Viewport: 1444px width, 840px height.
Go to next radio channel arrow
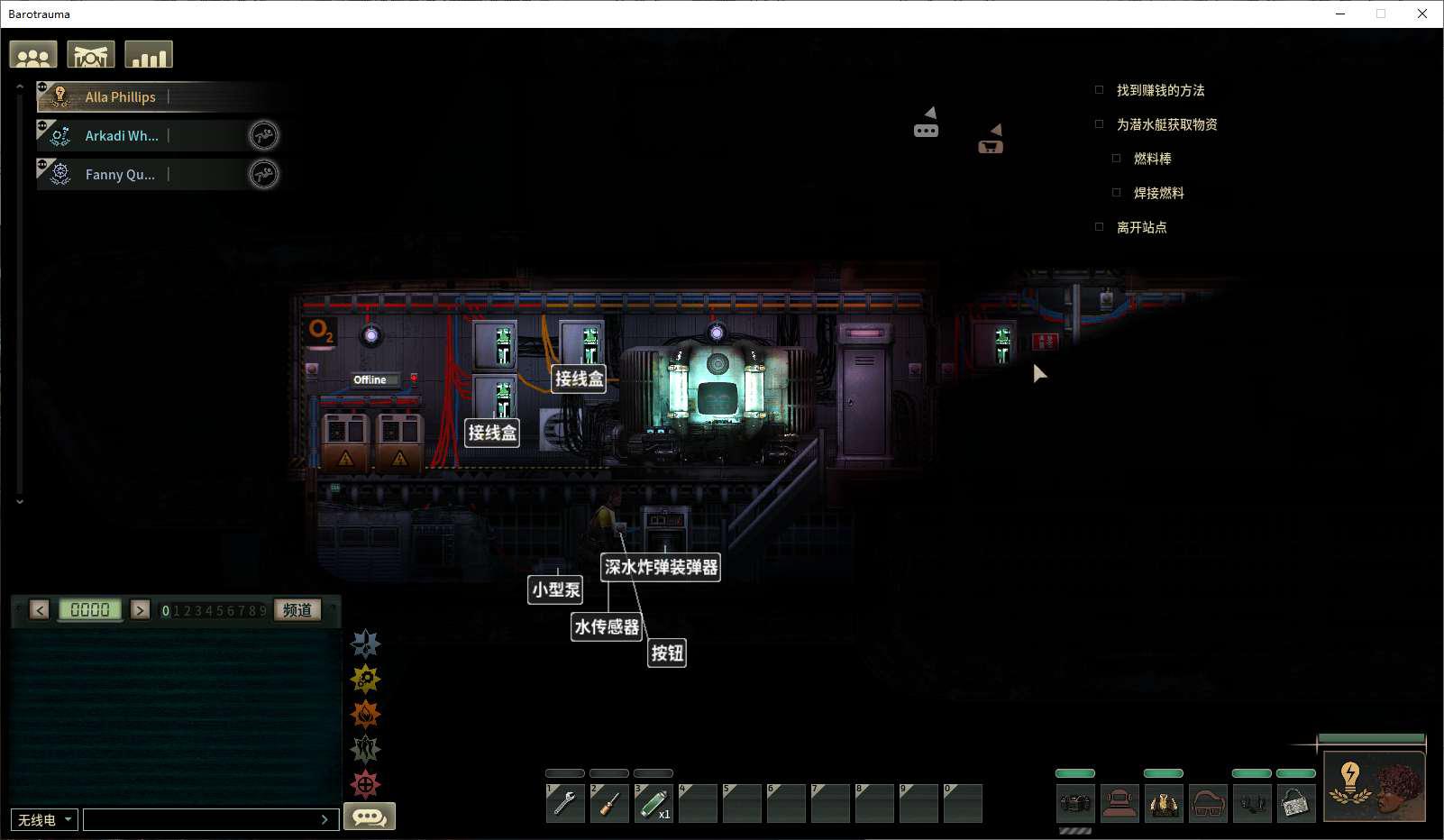[x=140, y=609]
